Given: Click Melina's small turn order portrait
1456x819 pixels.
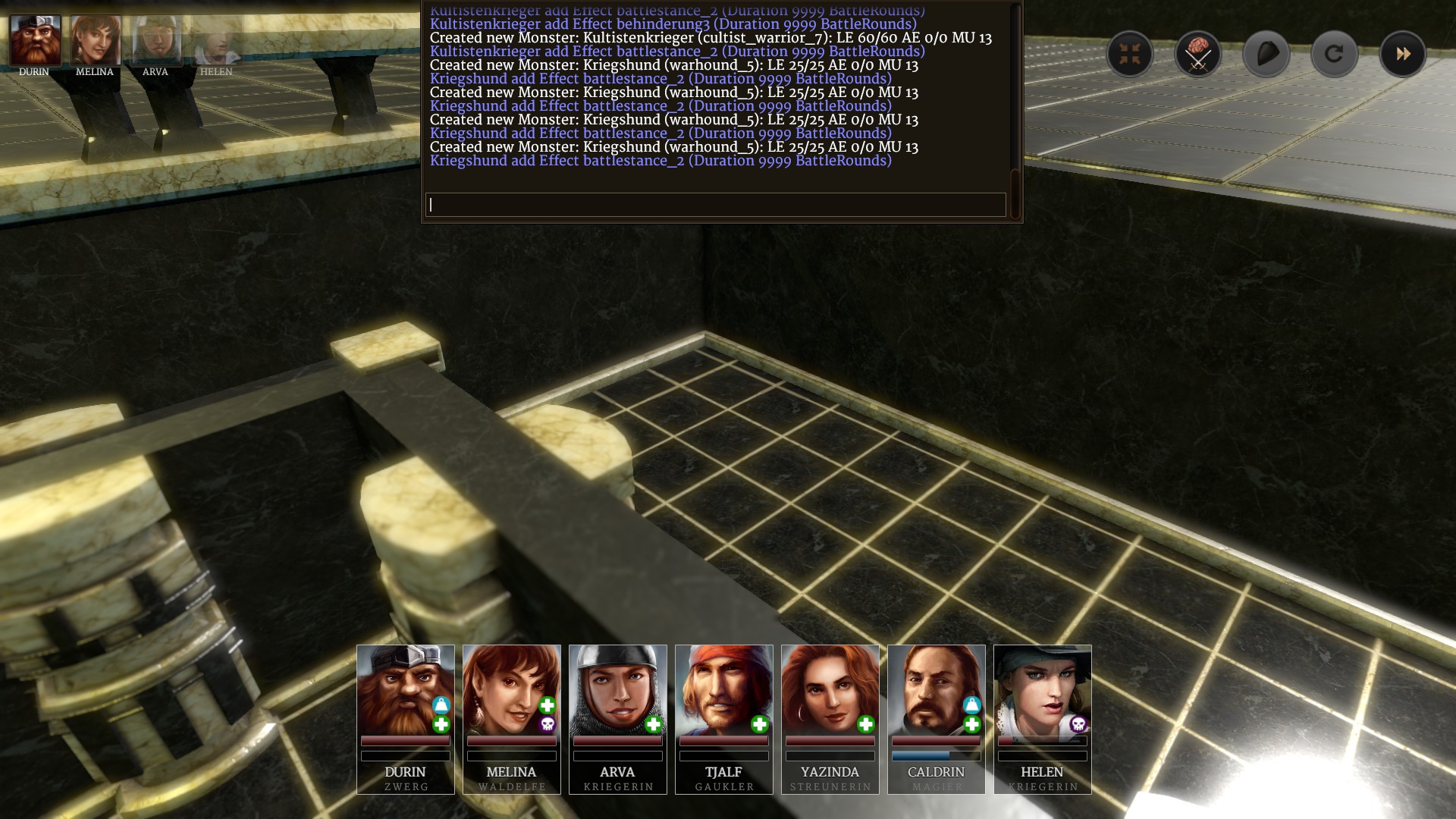Looking at the screenshot, I should pyautogui.click(x=95, y=41).
